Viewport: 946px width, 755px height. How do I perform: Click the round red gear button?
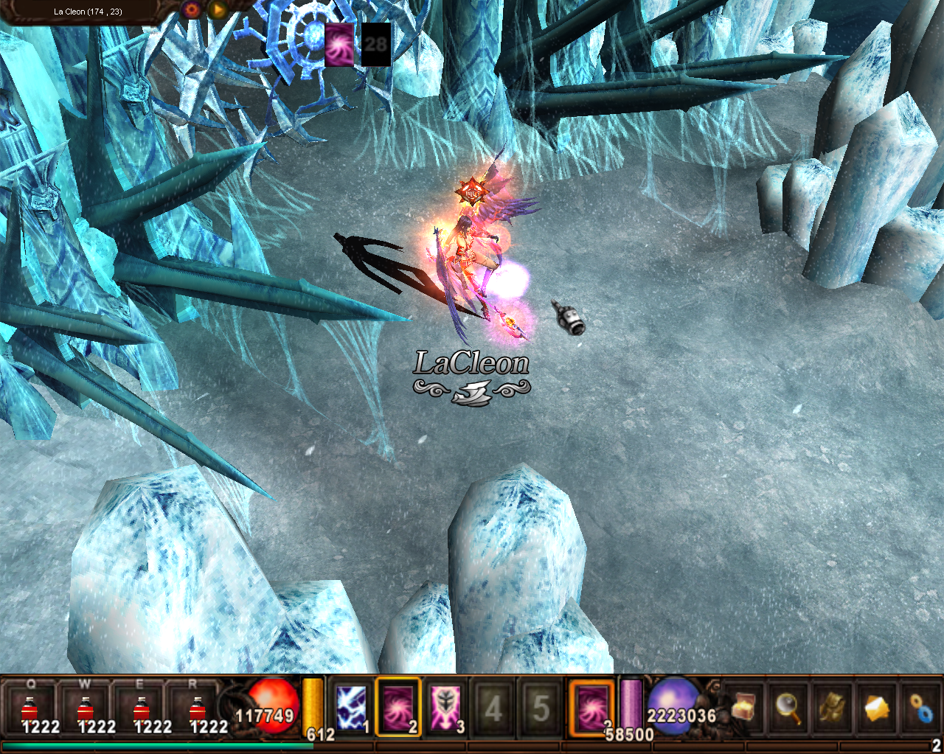coord(192,10)
